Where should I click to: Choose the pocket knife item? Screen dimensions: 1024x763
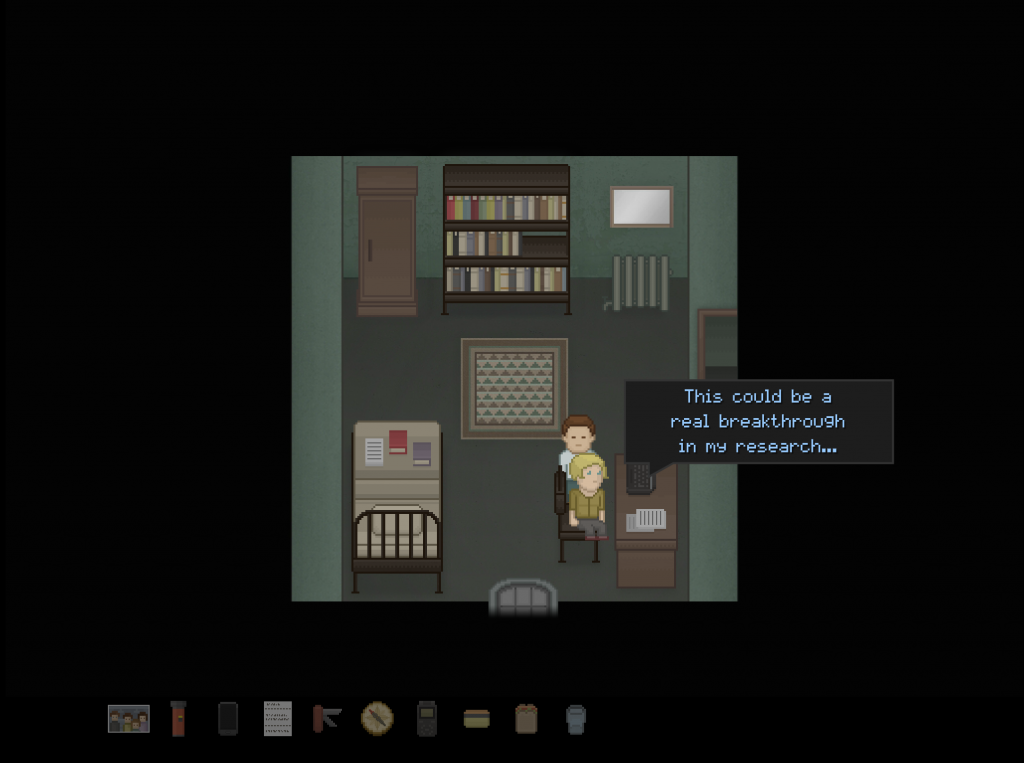pyautogui.click(x=327, y=718)
